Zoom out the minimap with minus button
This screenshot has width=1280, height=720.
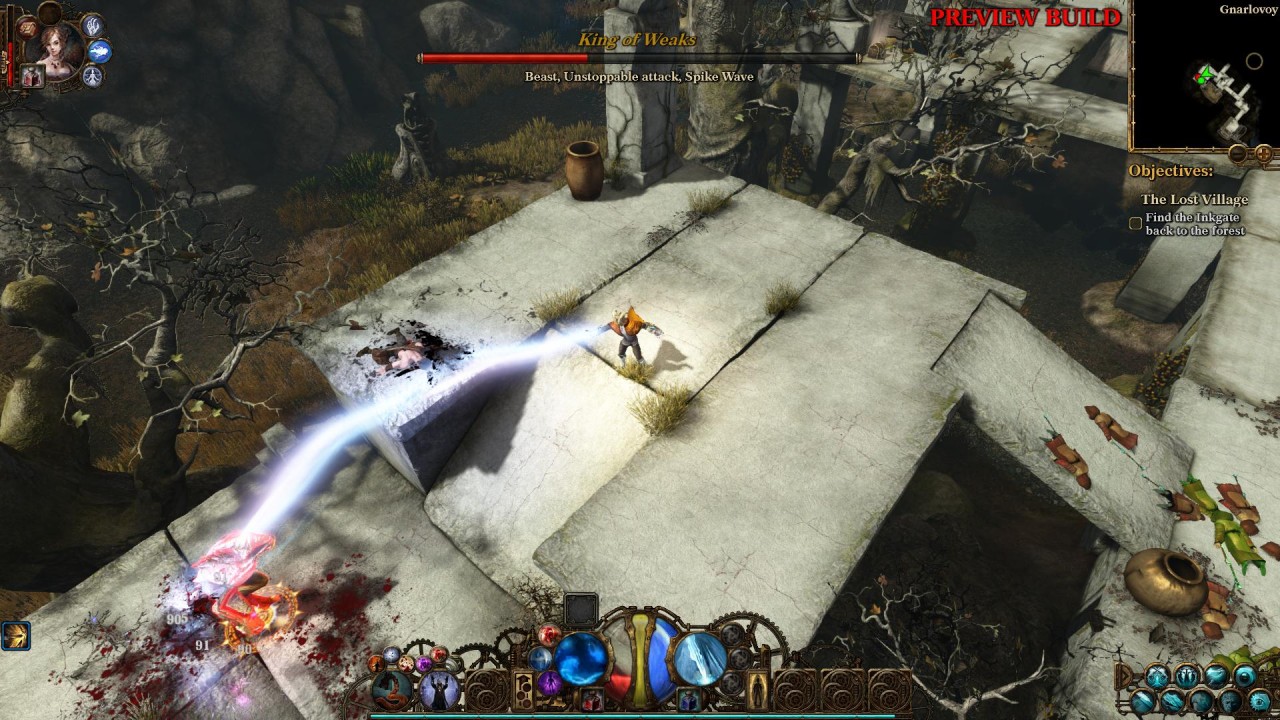pyautogui.click(x=1238, y=153)
